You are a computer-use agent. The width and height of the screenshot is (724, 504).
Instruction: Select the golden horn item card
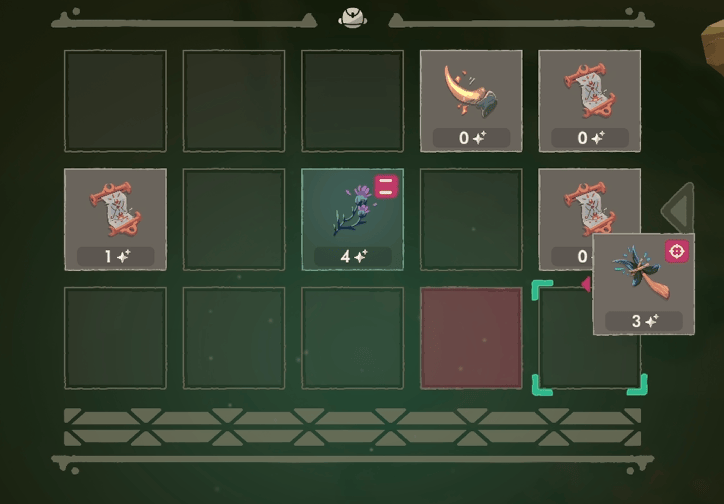471,101
